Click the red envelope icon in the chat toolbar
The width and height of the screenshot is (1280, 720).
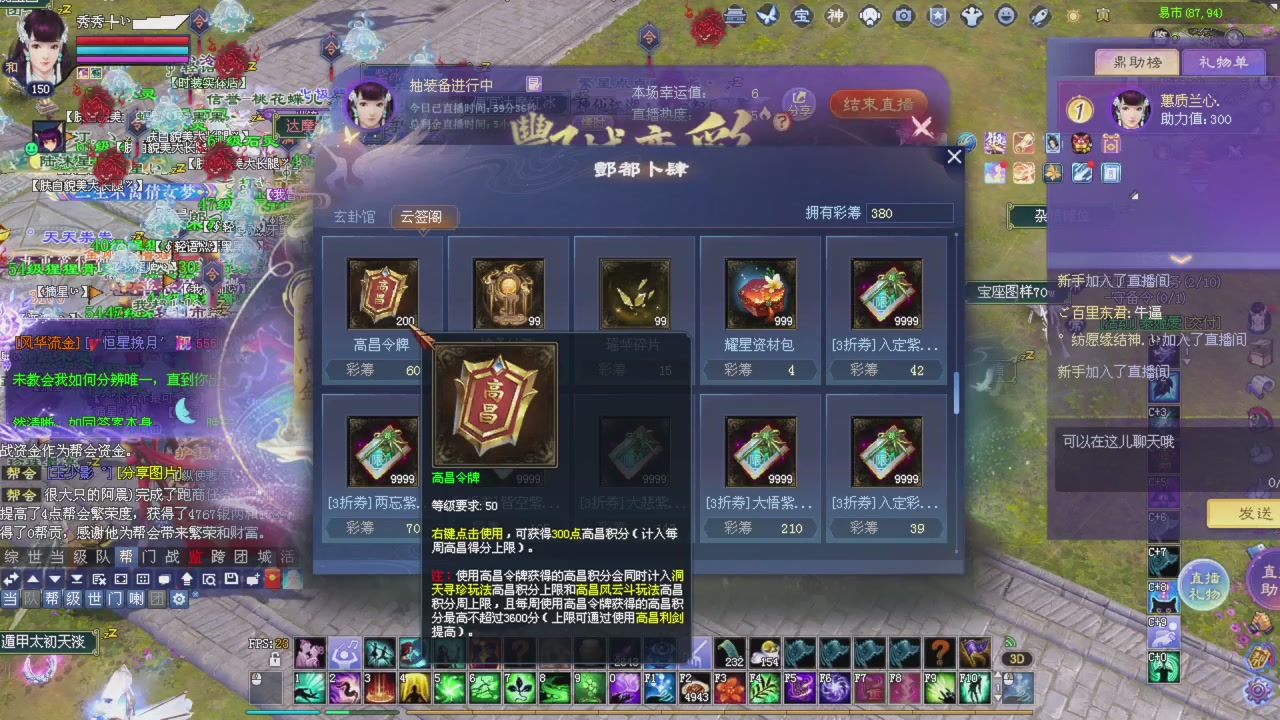point(272,578)
